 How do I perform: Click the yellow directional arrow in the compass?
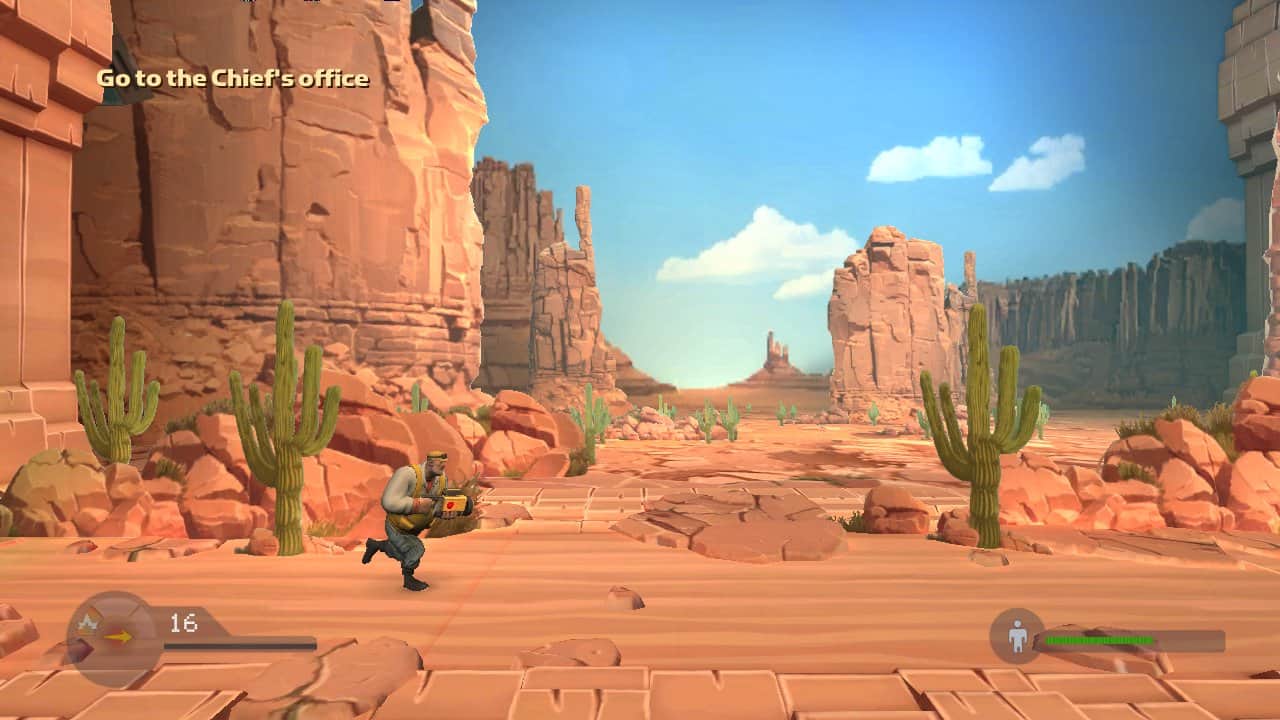(119, 637)
